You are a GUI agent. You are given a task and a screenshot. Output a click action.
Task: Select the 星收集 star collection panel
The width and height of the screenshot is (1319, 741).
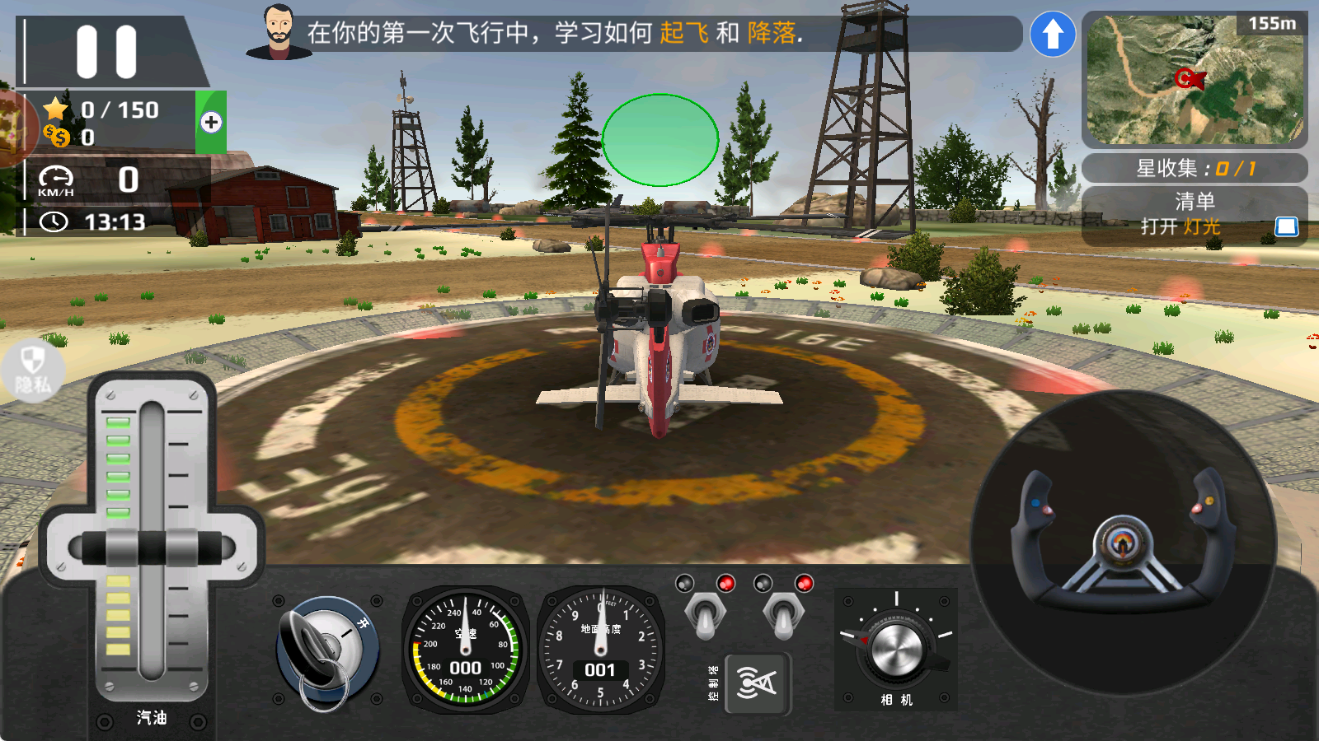(1196, 169)
